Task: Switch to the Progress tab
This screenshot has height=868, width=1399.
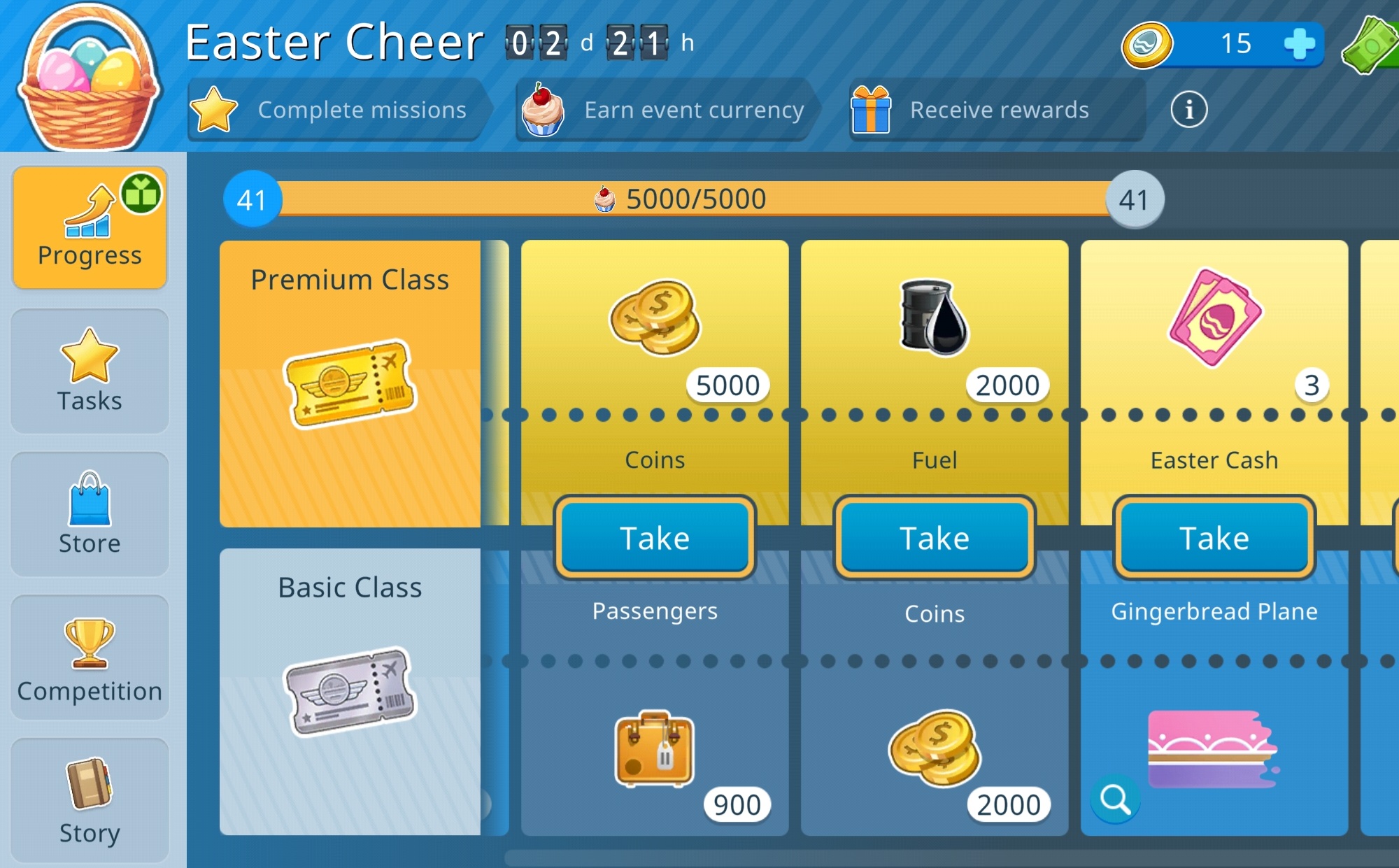Action: coord(90,228)
